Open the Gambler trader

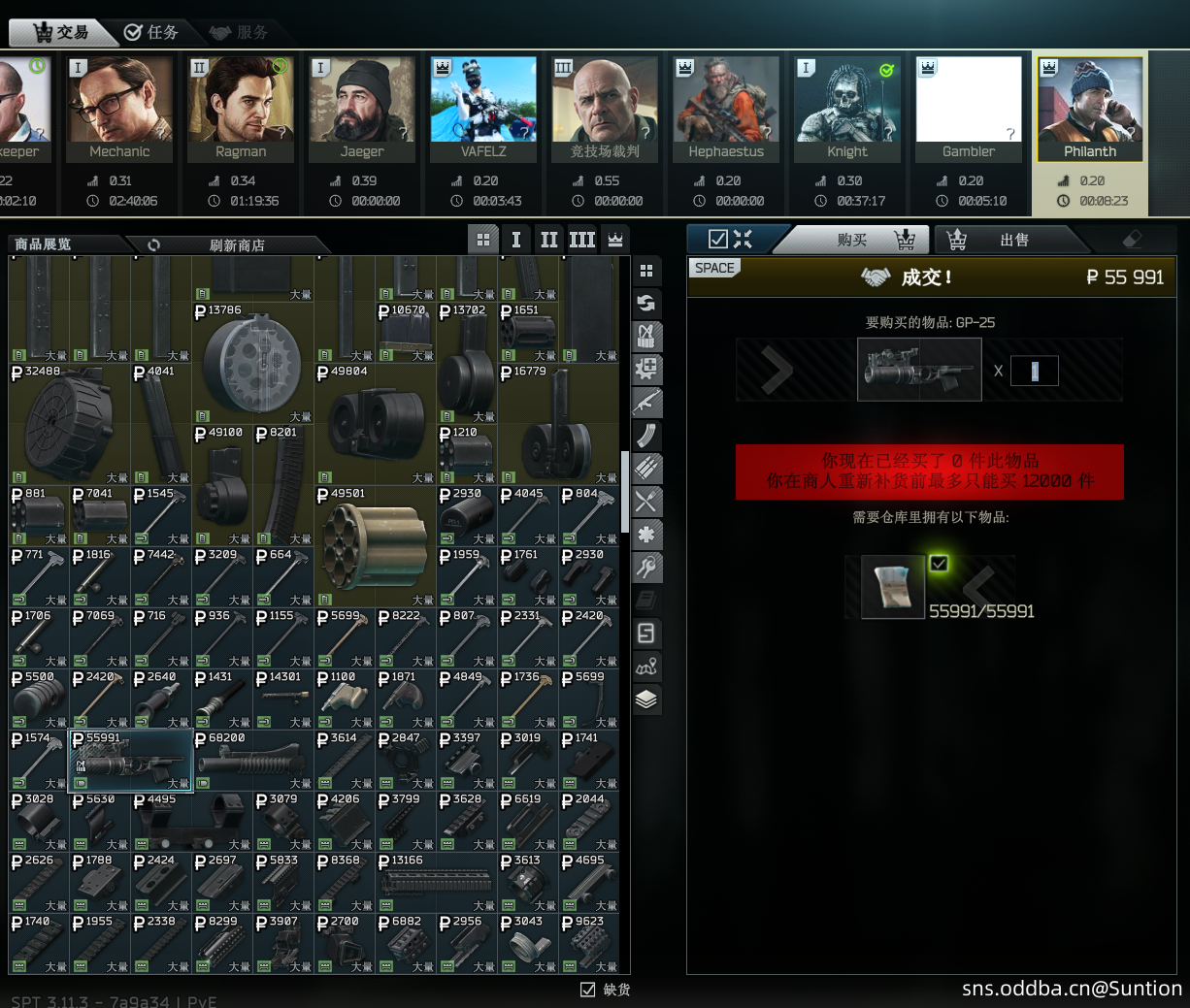click(969, 108)
